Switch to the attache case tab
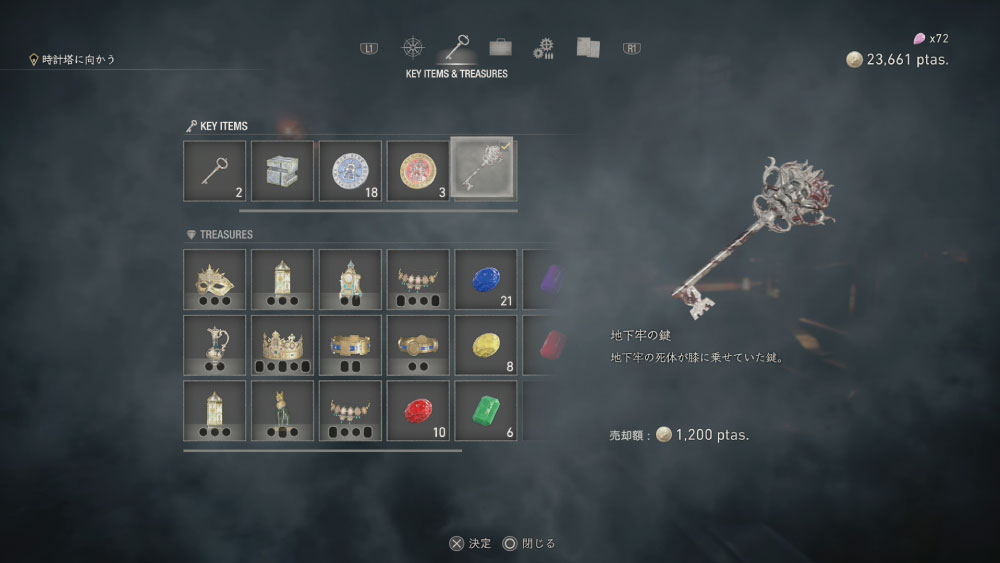 (501, 47)
